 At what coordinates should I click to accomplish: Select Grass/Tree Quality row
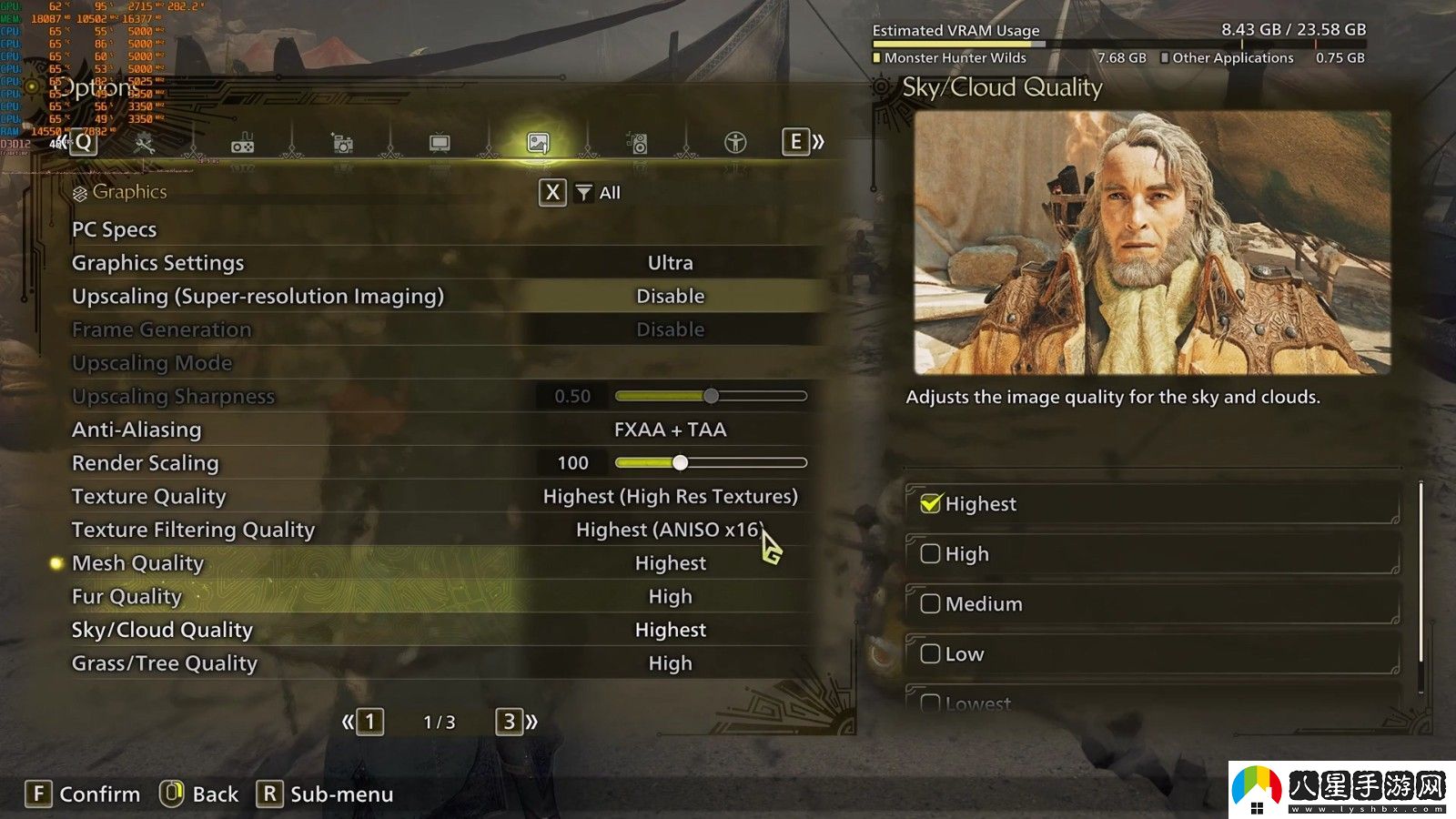coord(165,663)
